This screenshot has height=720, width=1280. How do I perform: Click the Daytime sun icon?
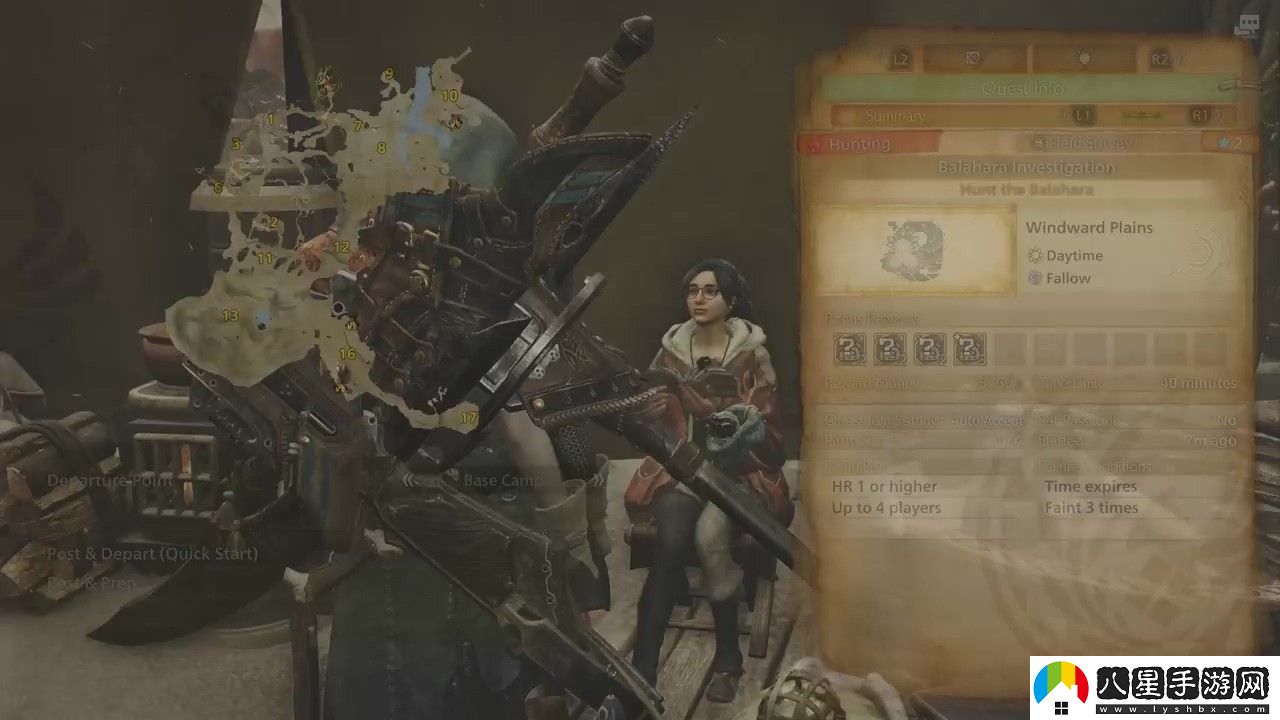[x=1035, y=255]
